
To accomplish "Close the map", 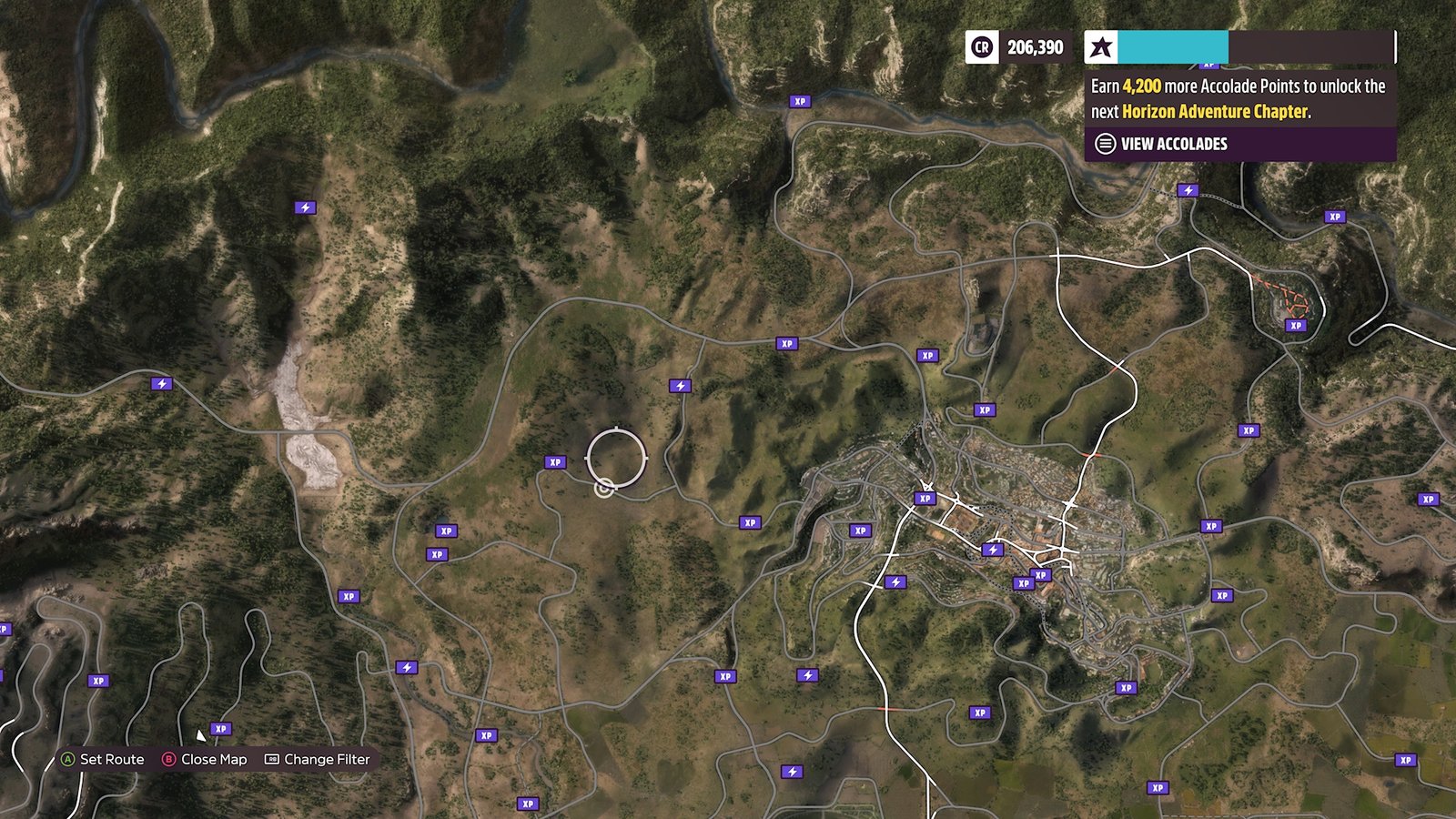I will pos(204,759).
